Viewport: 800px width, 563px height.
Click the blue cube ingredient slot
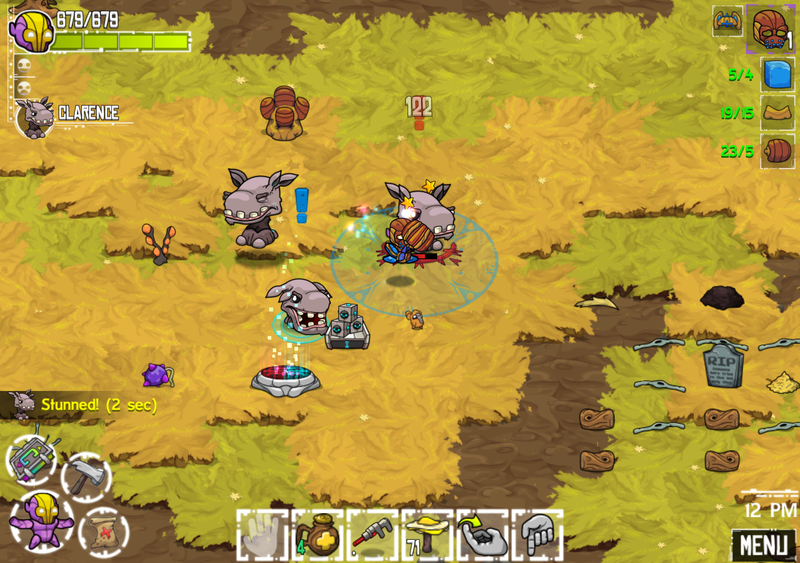777,74
